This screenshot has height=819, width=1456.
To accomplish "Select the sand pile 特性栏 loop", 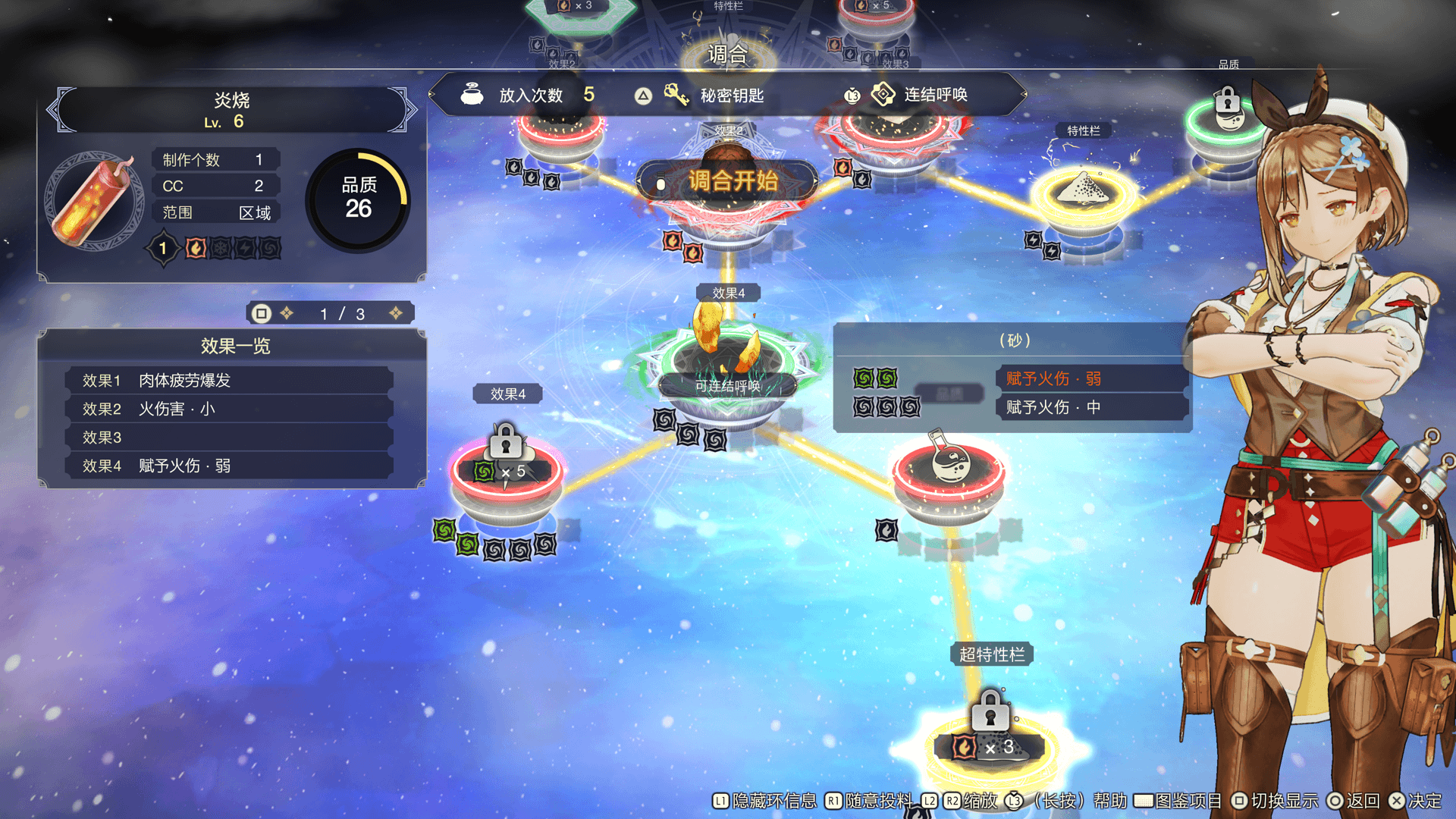I will (1085, 193).
